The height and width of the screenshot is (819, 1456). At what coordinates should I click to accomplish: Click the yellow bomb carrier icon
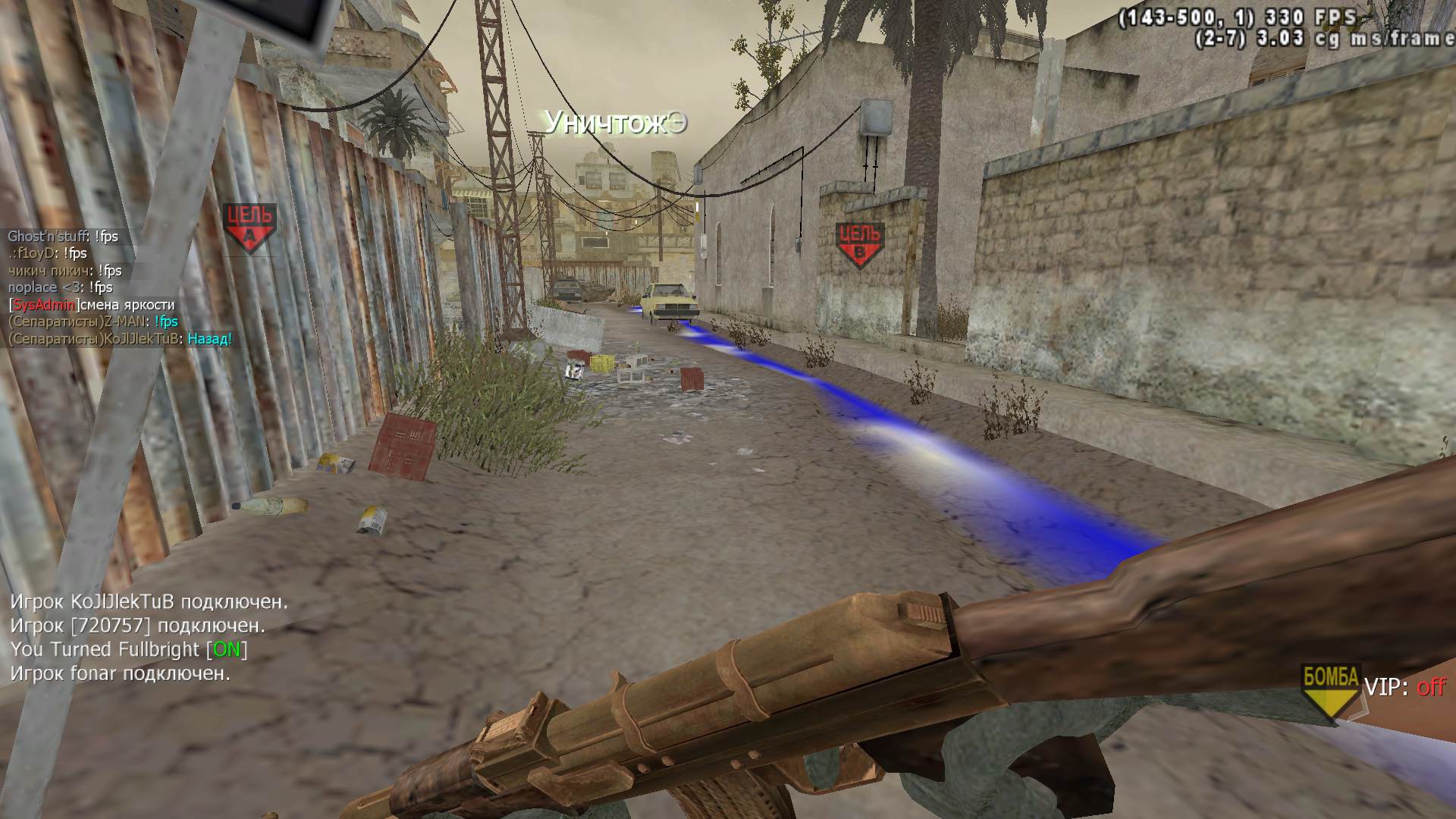[1329, 689]
